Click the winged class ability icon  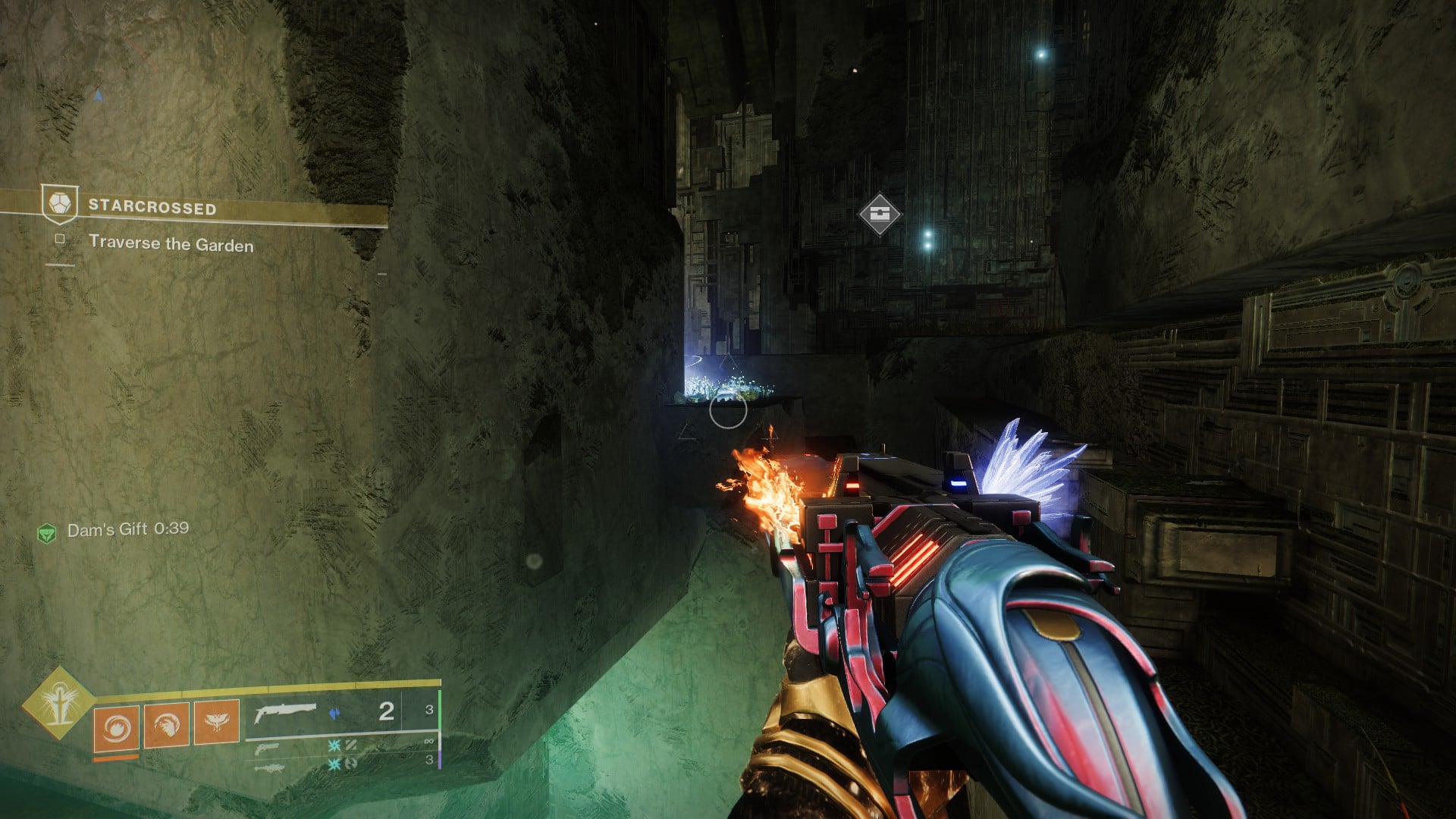click(217, 721)
